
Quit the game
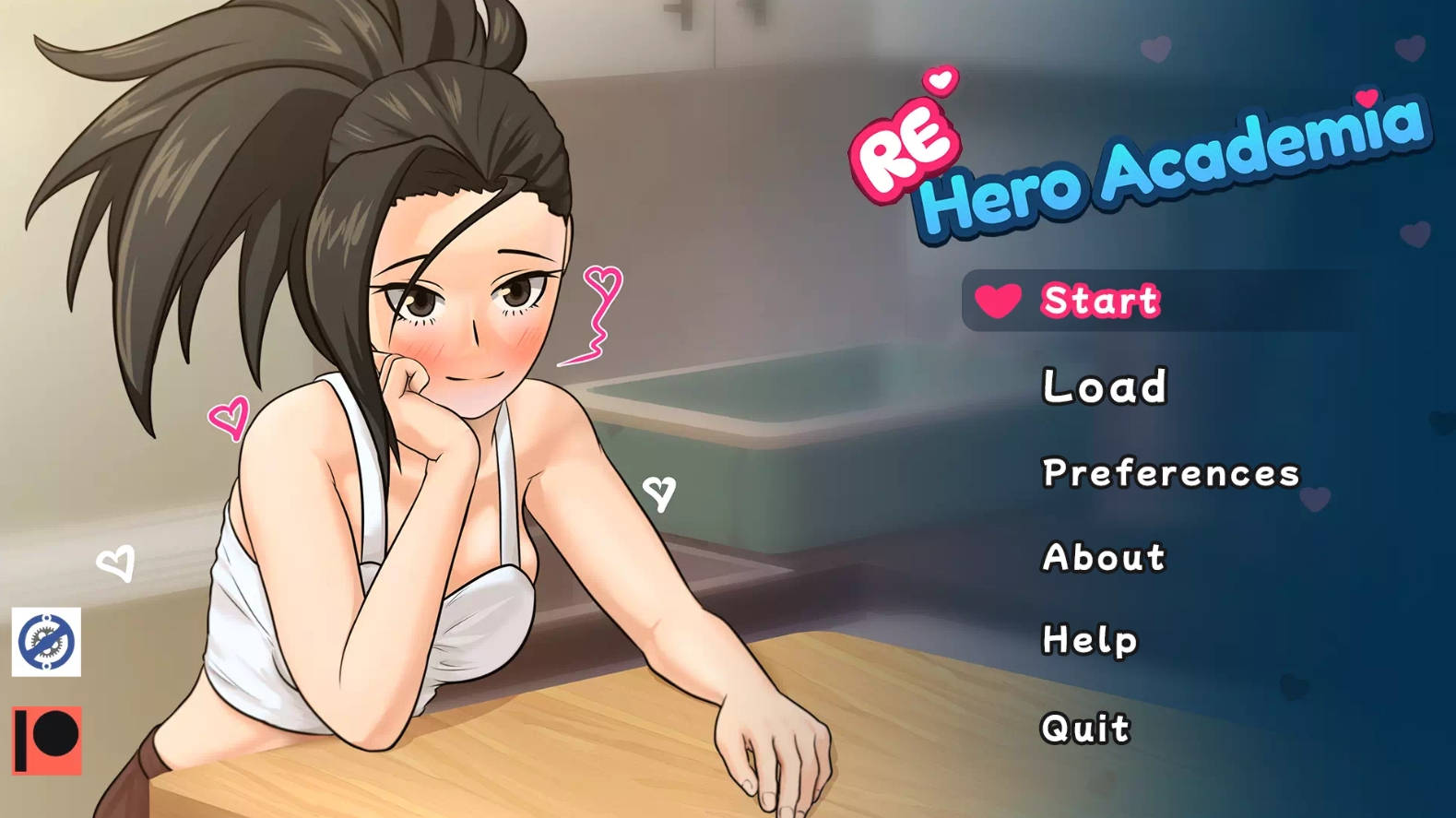[x=1083, y=728]
